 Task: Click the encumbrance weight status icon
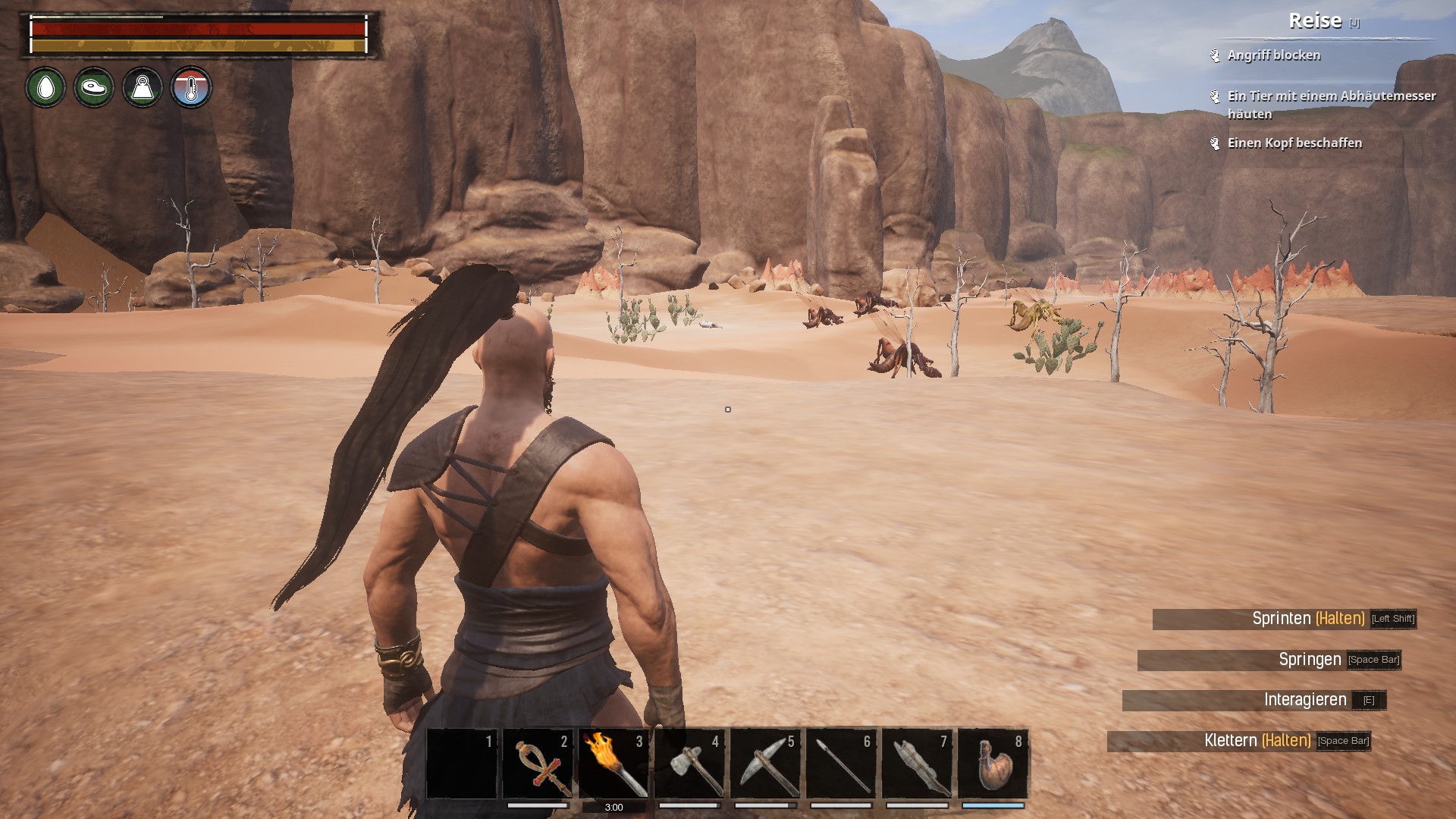[143, 88]
